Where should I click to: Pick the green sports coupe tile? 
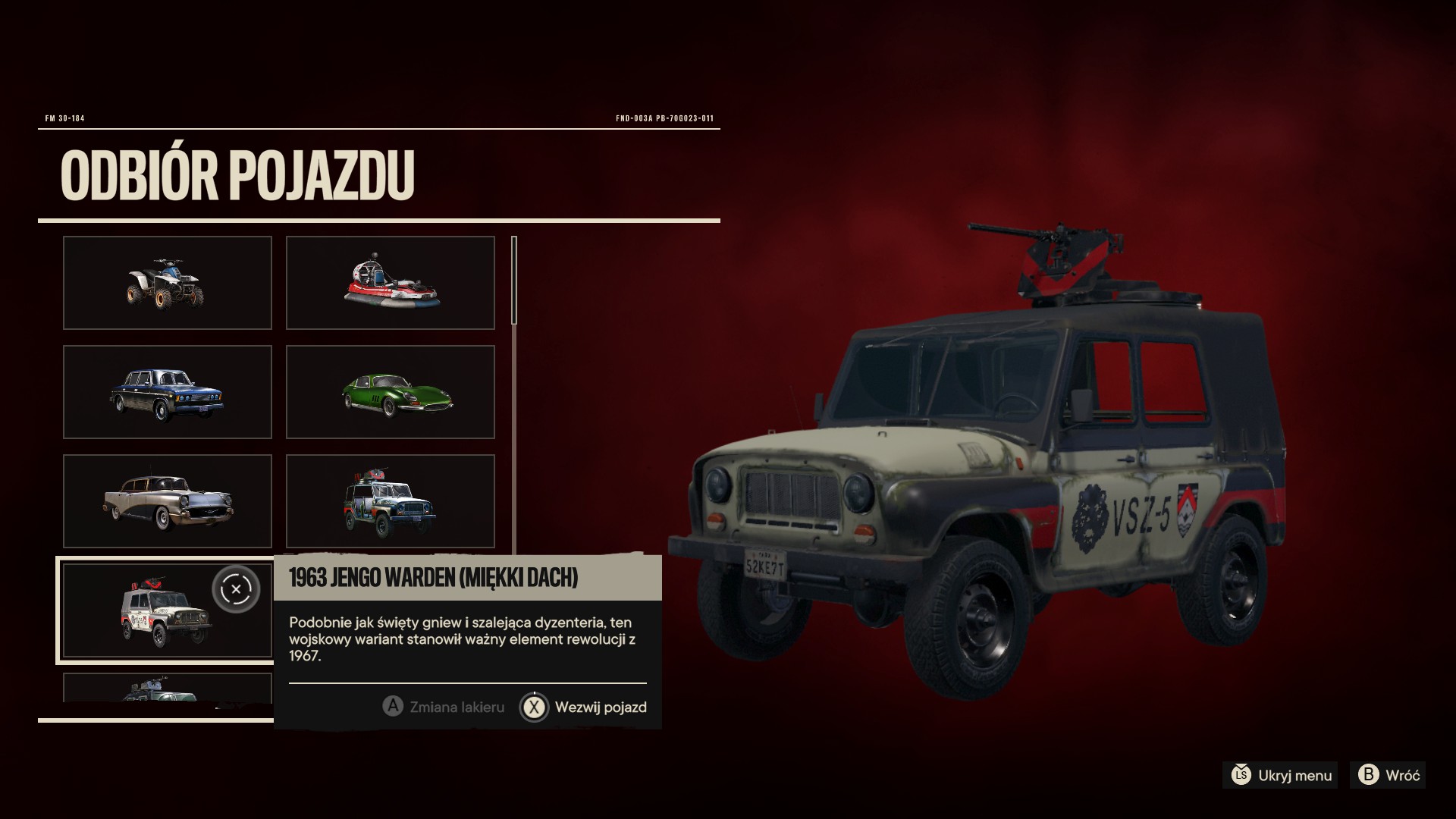(x=390, y=392)
